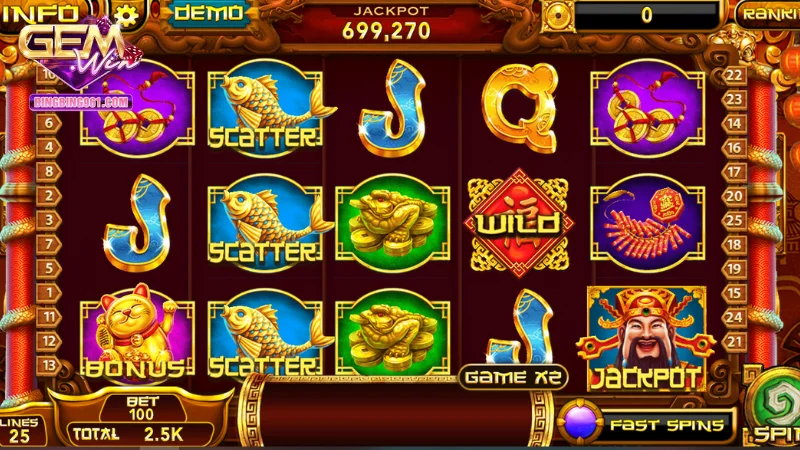The image size is (800, 450).
Task: Select payline number 22 marker
Action: coord(734,74)
